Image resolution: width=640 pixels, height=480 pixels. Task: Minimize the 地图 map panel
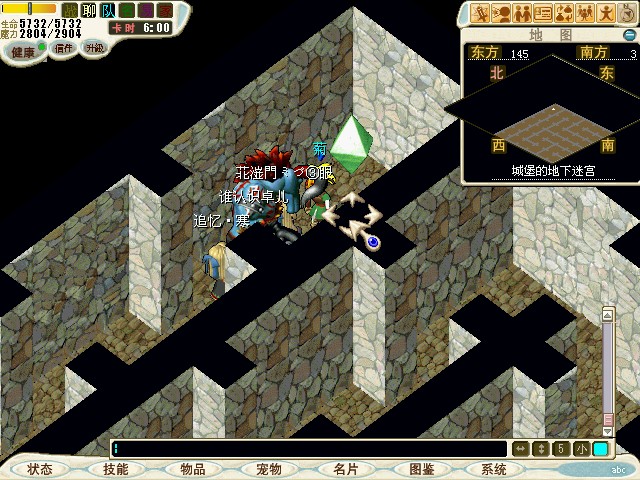click(x=628, y=34)
